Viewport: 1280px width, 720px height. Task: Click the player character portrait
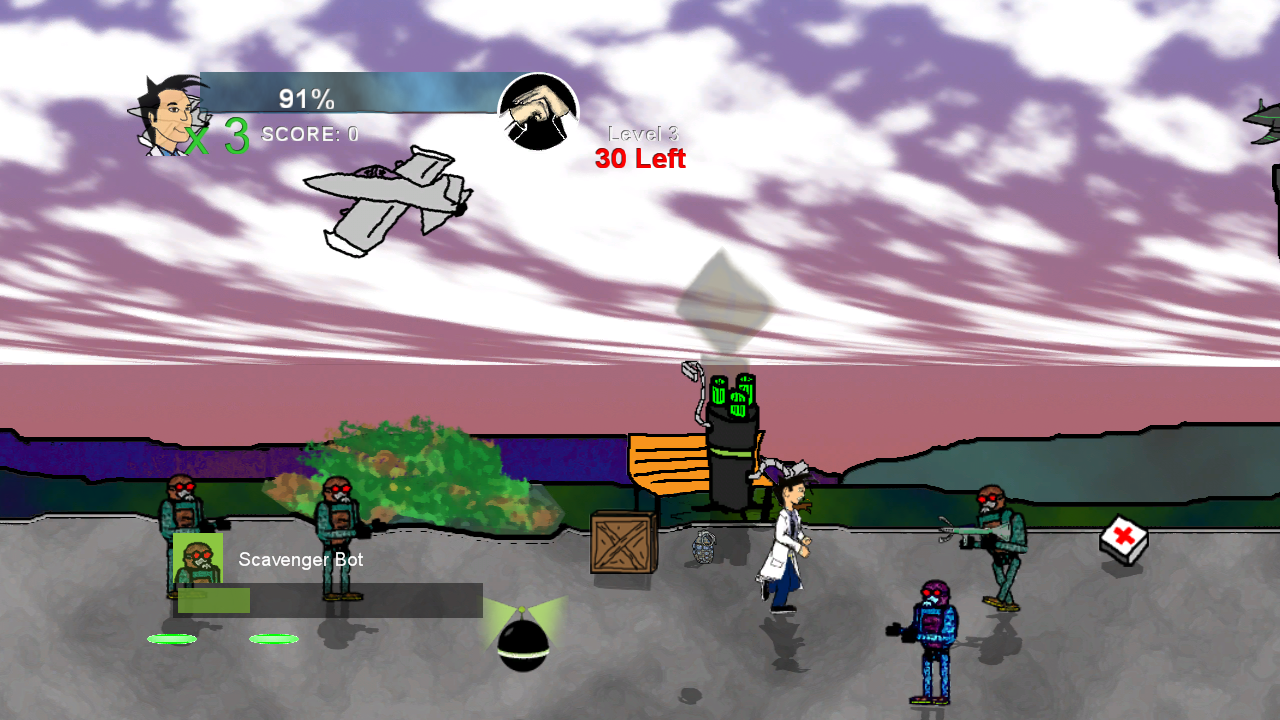(x=165, y=115)
